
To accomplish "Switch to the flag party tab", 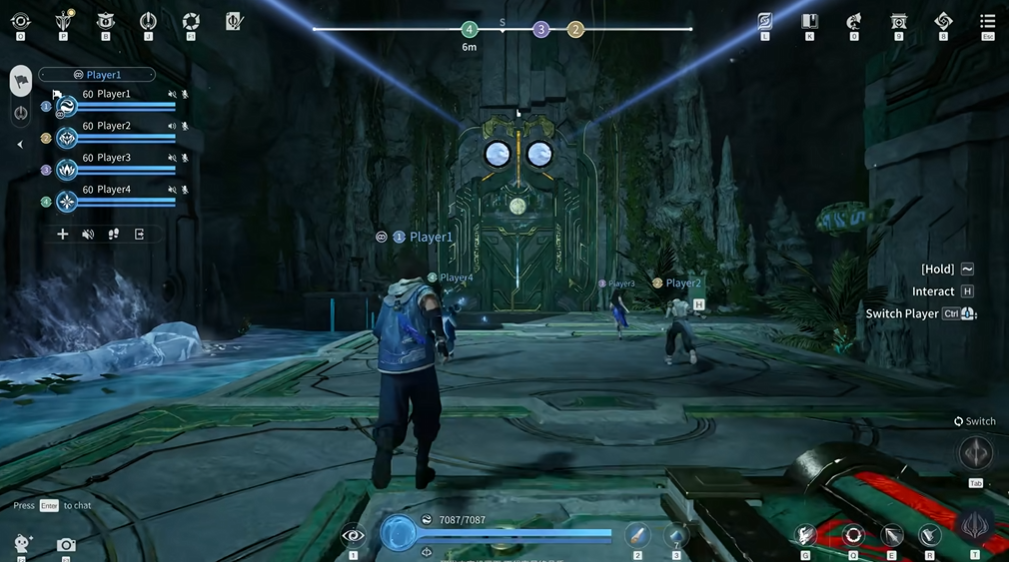I will pos(21,81).
